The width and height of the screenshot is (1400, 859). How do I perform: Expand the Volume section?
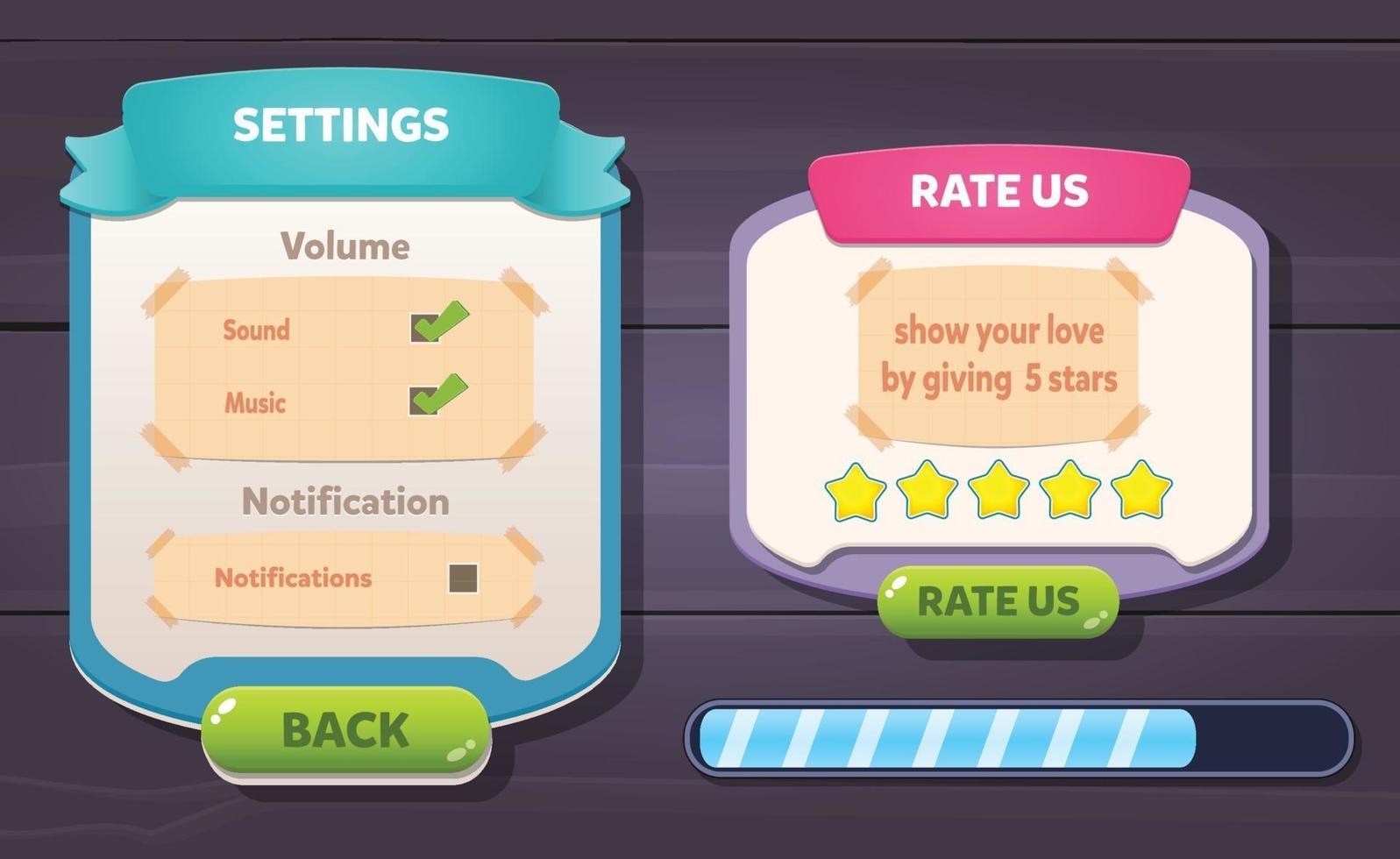[x=344, y=245]
